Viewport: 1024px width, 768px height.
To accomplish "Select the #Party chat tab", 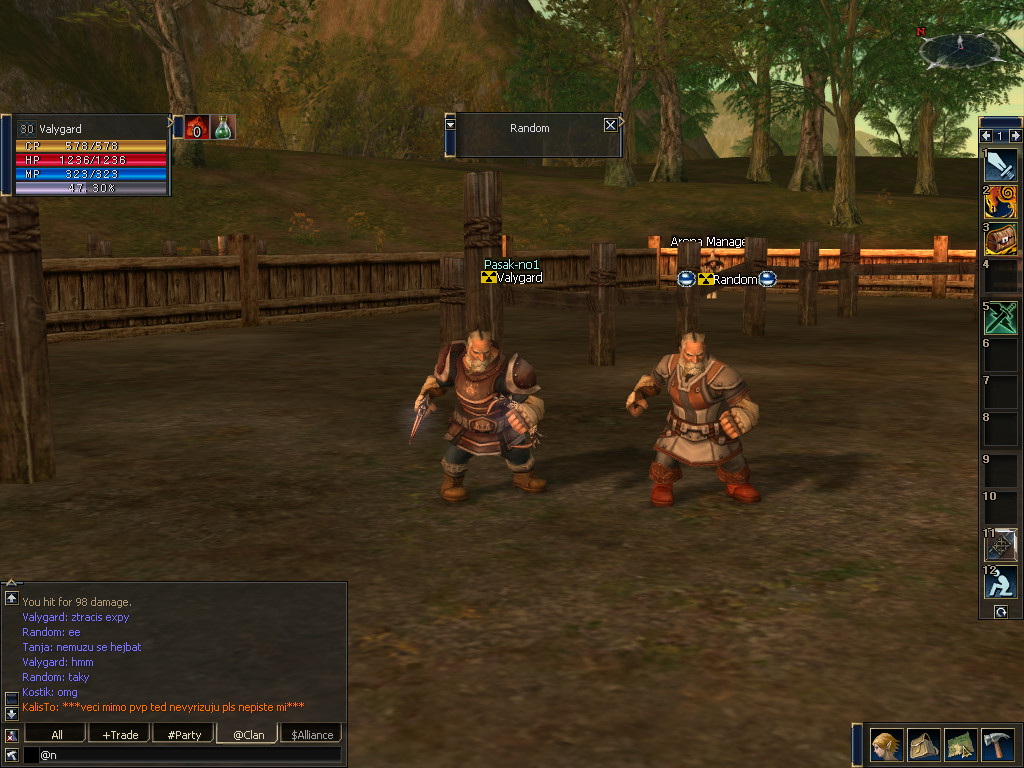I will pyautogui.click(x=184, y=735).
